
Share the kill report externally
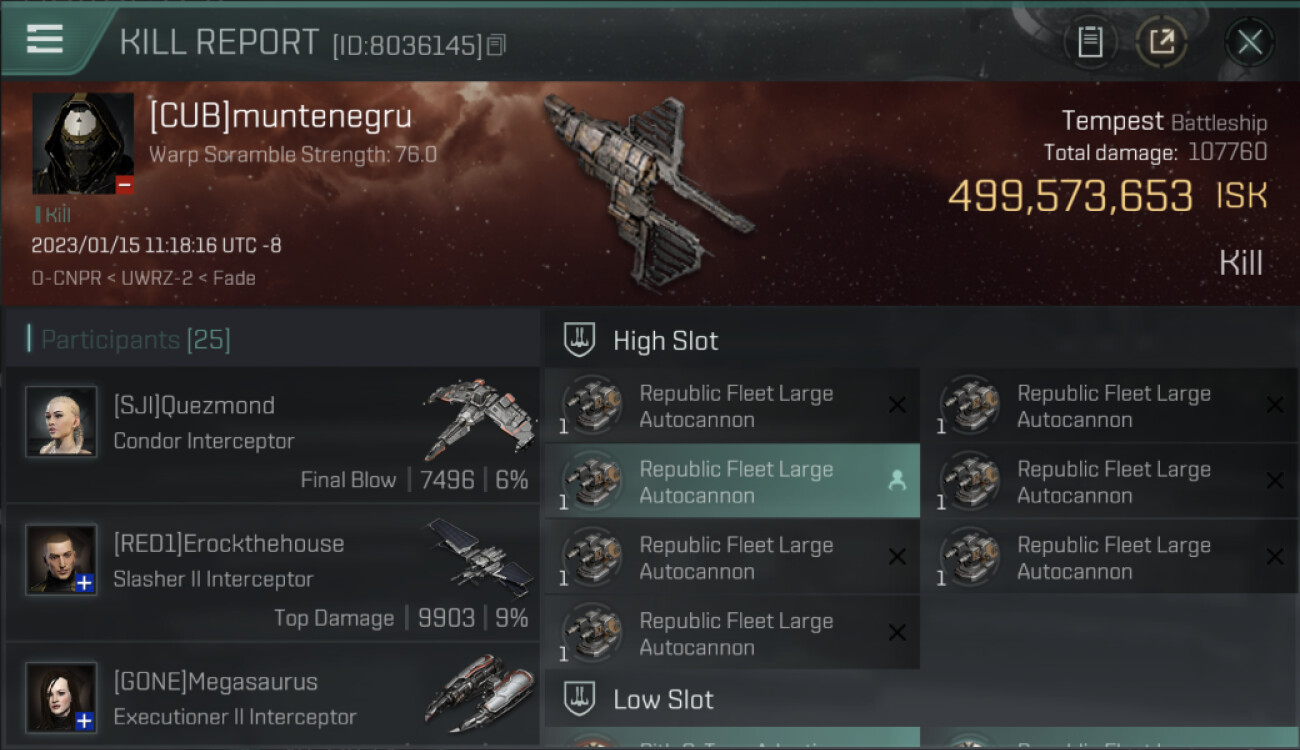click(1161, 42)
